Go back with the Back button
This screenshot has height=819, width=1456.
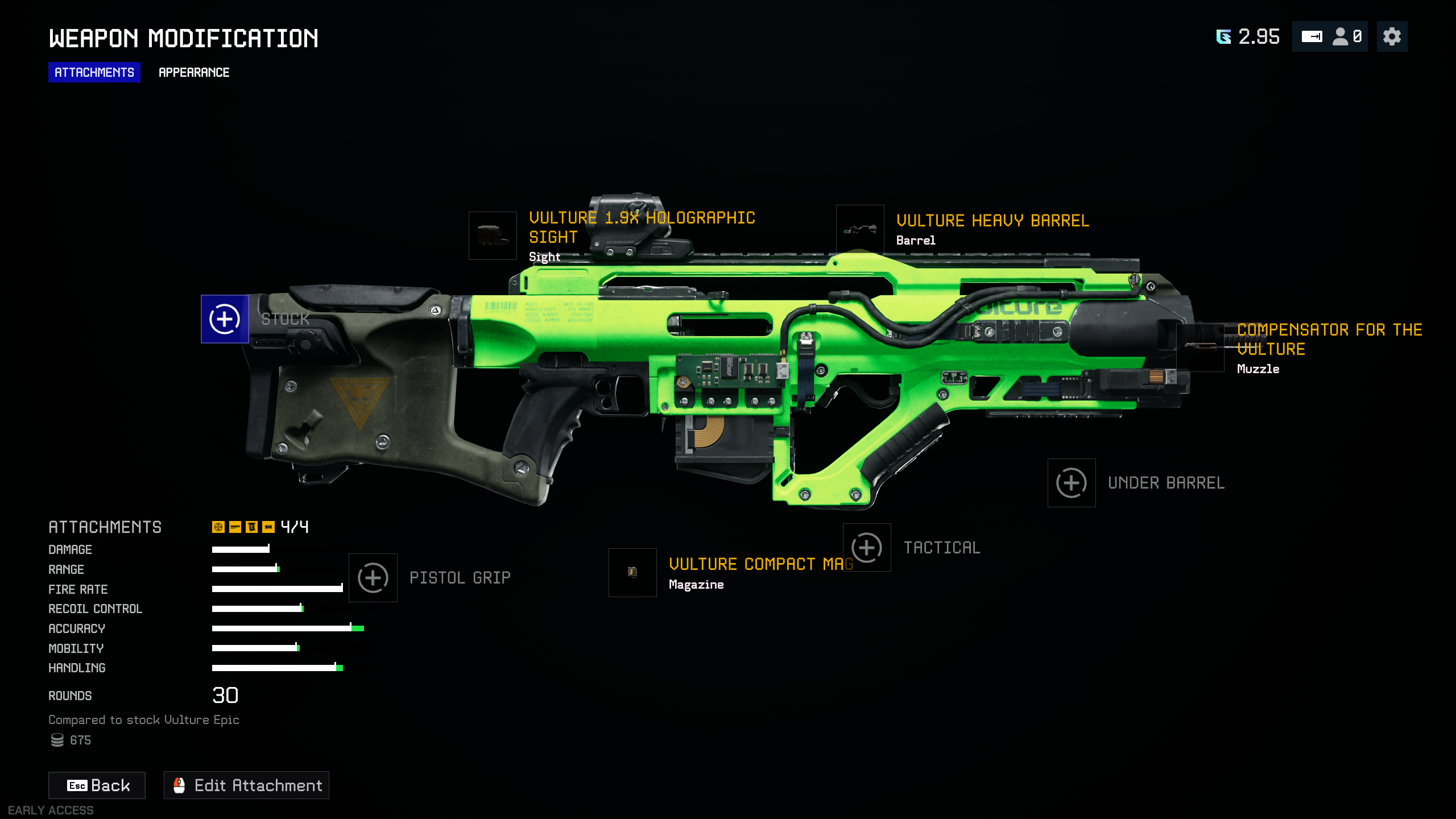pos(97,785)
